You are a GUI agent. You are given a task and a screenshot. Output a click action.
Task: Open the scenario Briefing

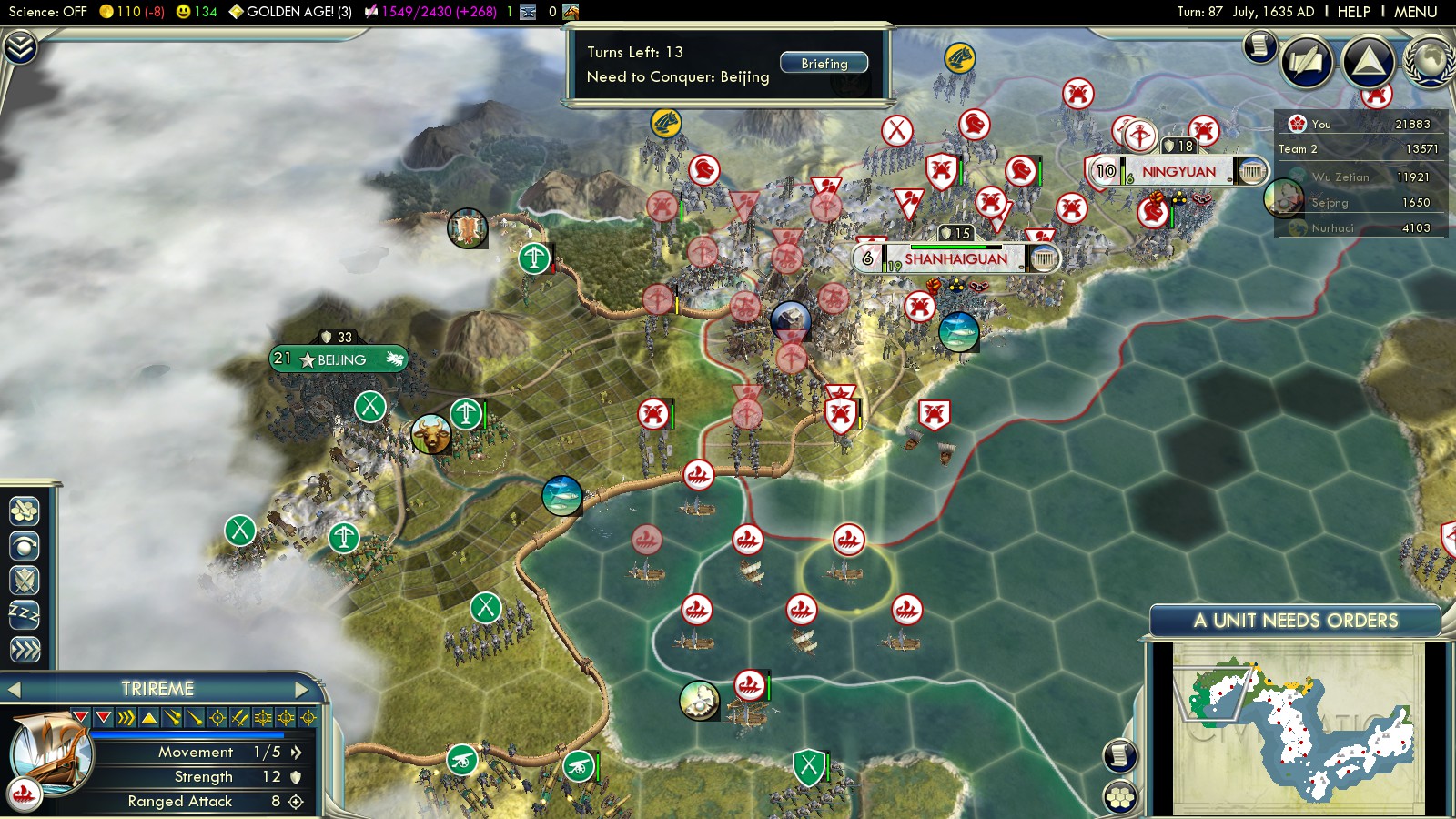pos(824,64)
